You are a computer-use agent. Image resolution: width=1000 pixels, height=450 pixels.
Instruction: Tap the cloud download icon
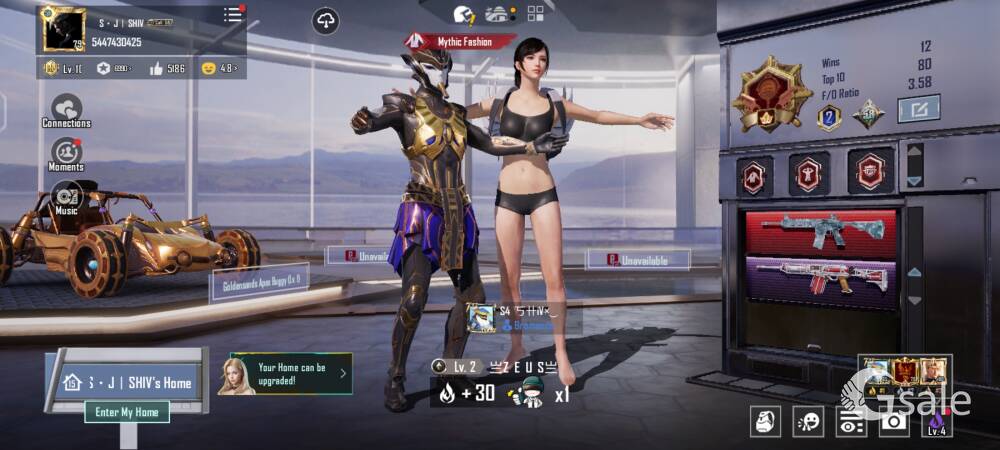point(325,21)
